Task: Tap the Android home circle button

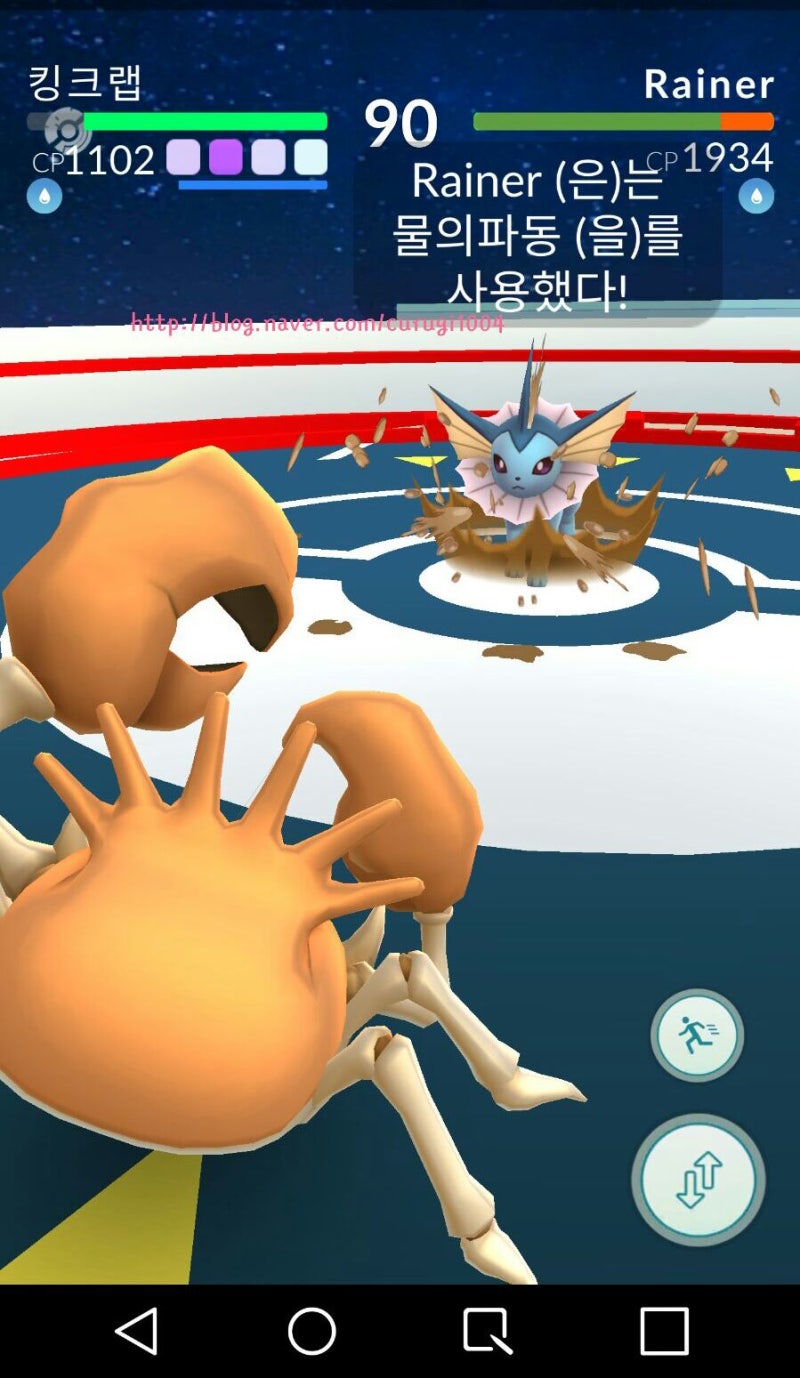Action: point(312,1331)
